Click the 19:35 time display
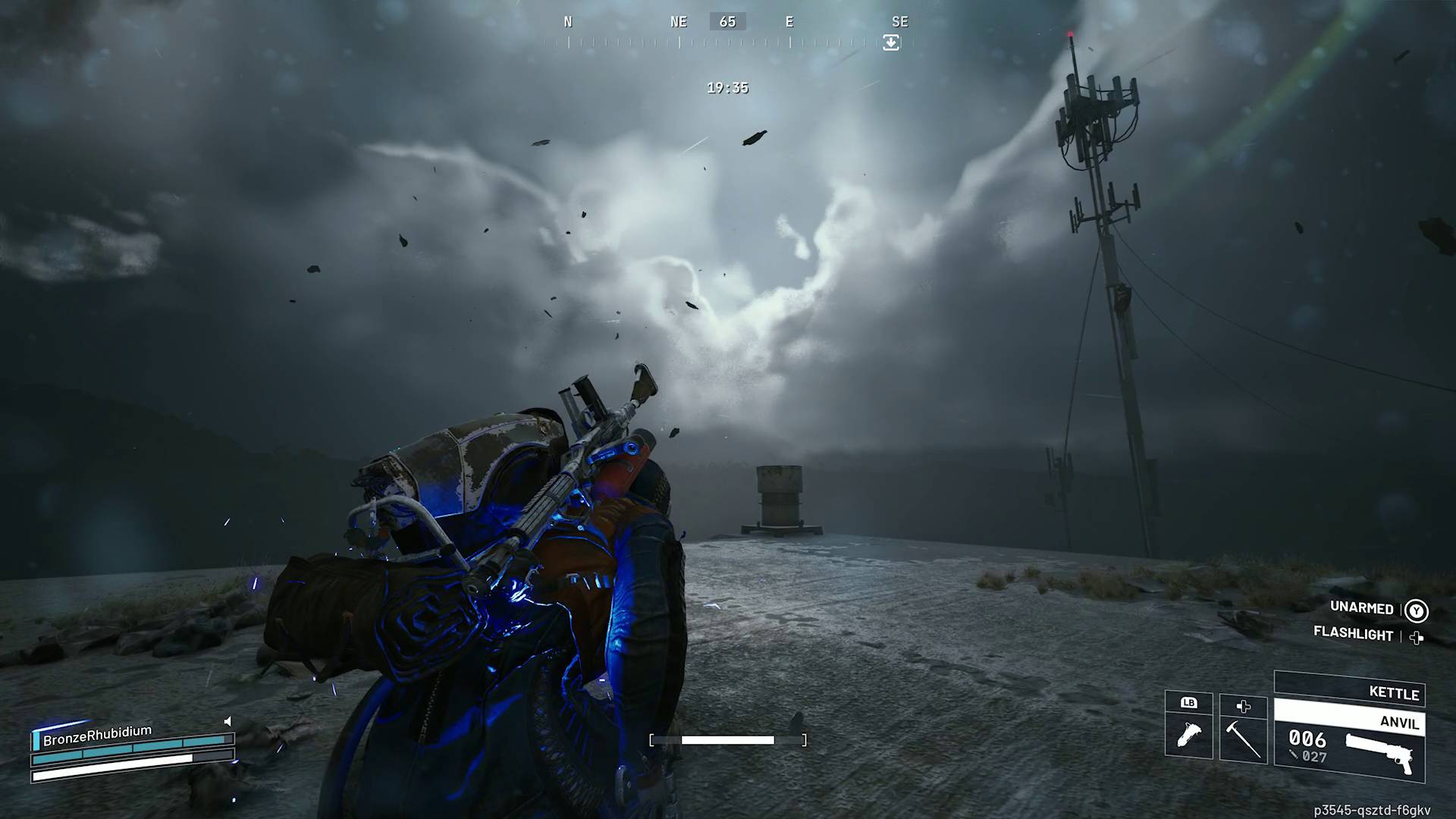This screenshot has height=819, width=1456. coord(727,87)
